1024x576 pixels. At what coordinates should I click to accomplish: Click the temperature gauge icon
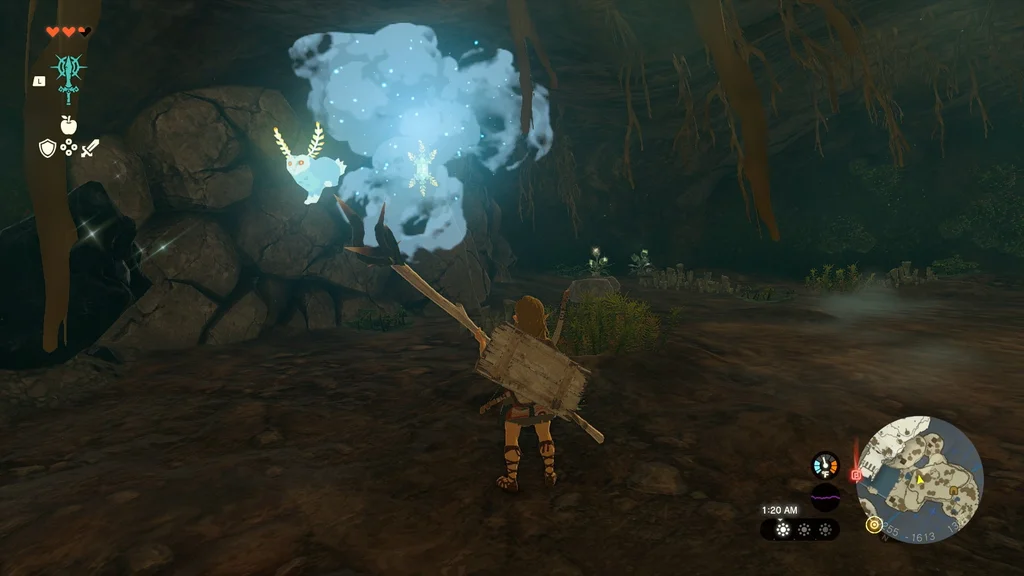pos(825,465)
